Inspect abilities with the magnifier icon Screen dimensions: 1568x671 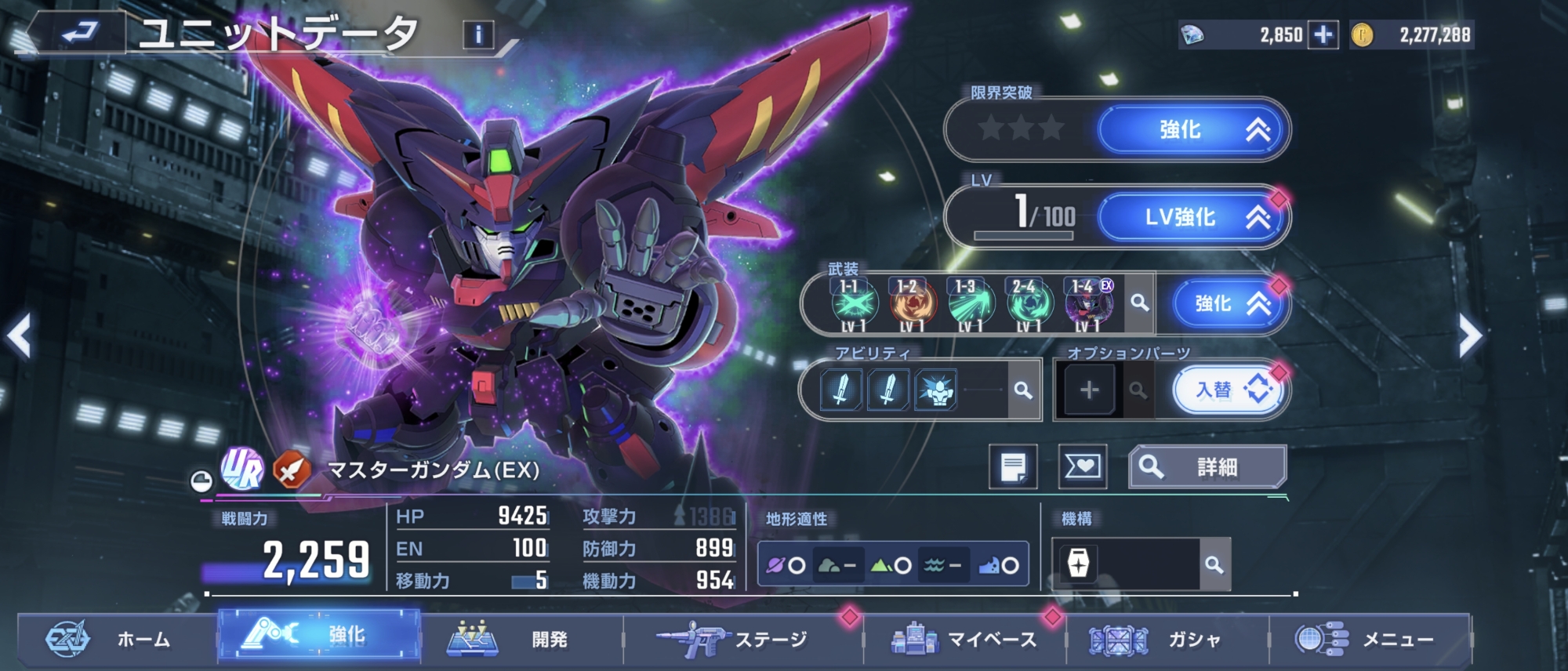pyautogui.click(x=1022, y=390)
